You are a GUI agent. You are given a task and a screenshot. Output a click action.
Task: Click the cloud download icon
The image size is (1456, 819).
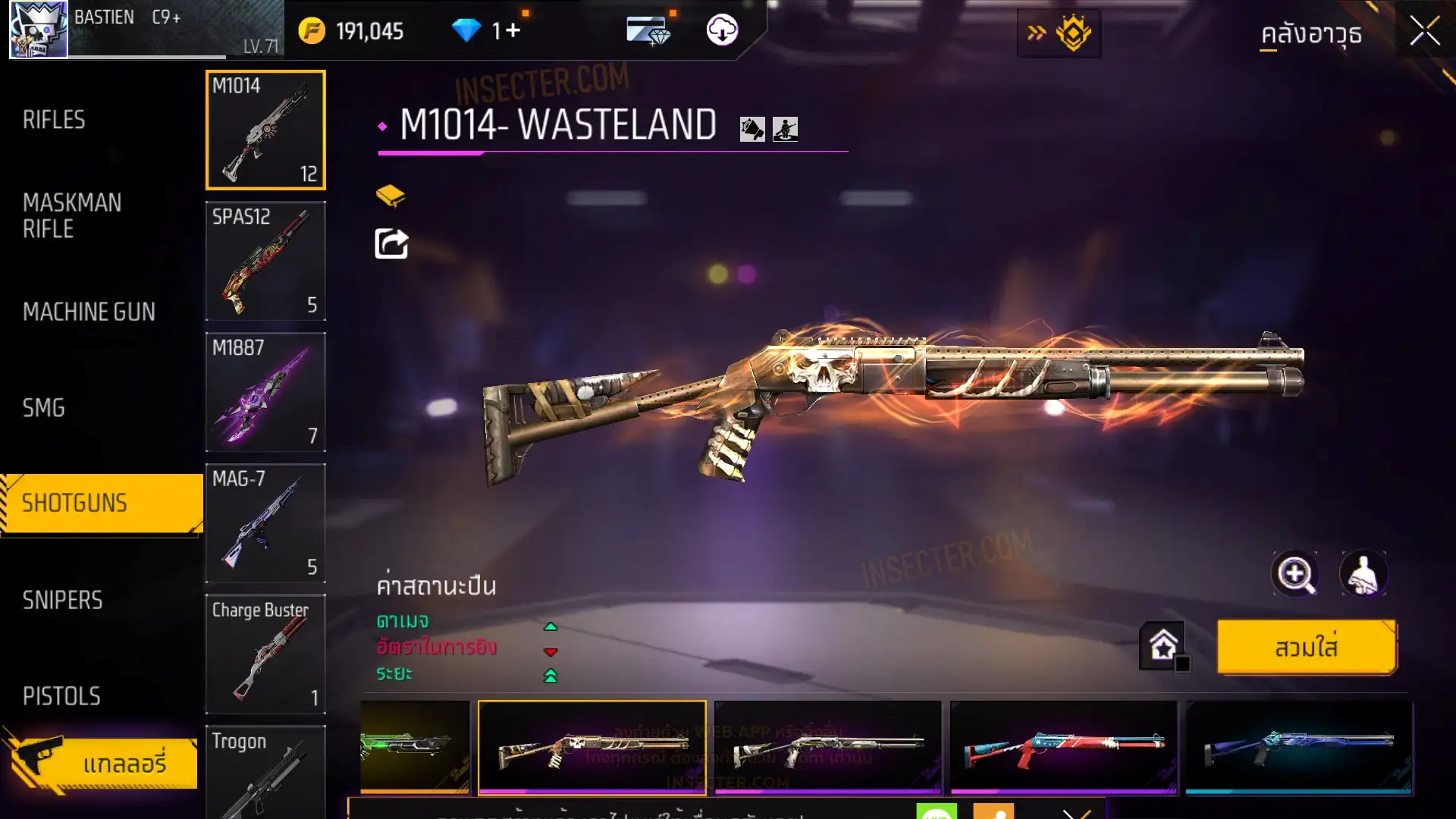722,30
